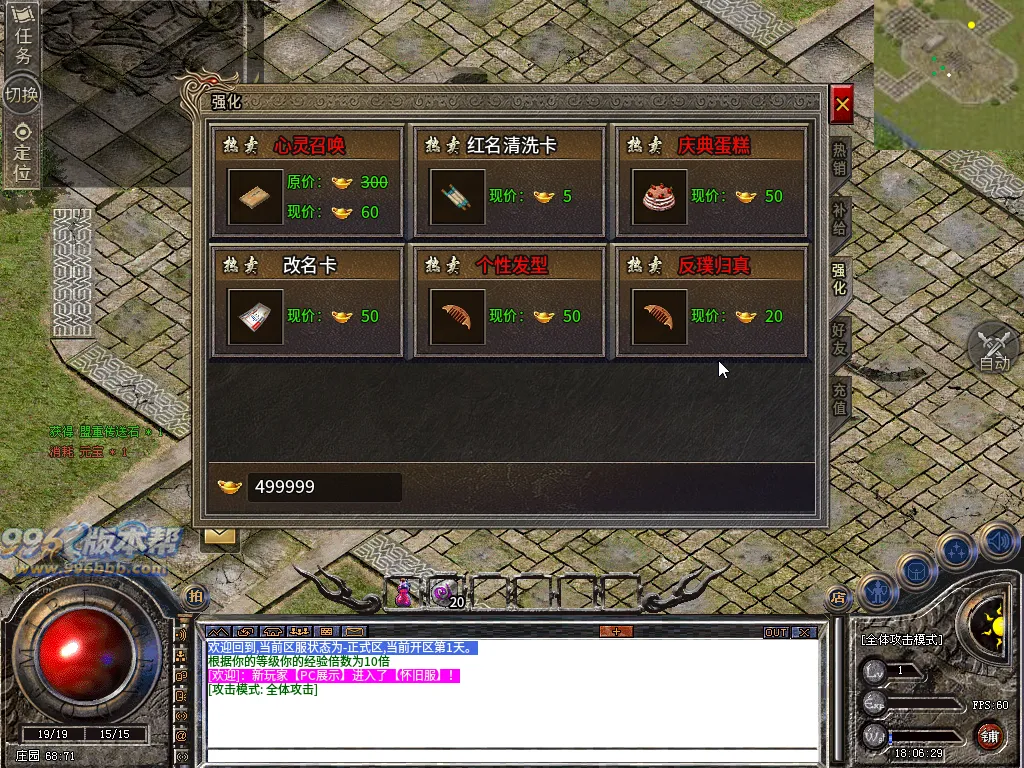
Task: Open the minimap
Action: (948, 73)
